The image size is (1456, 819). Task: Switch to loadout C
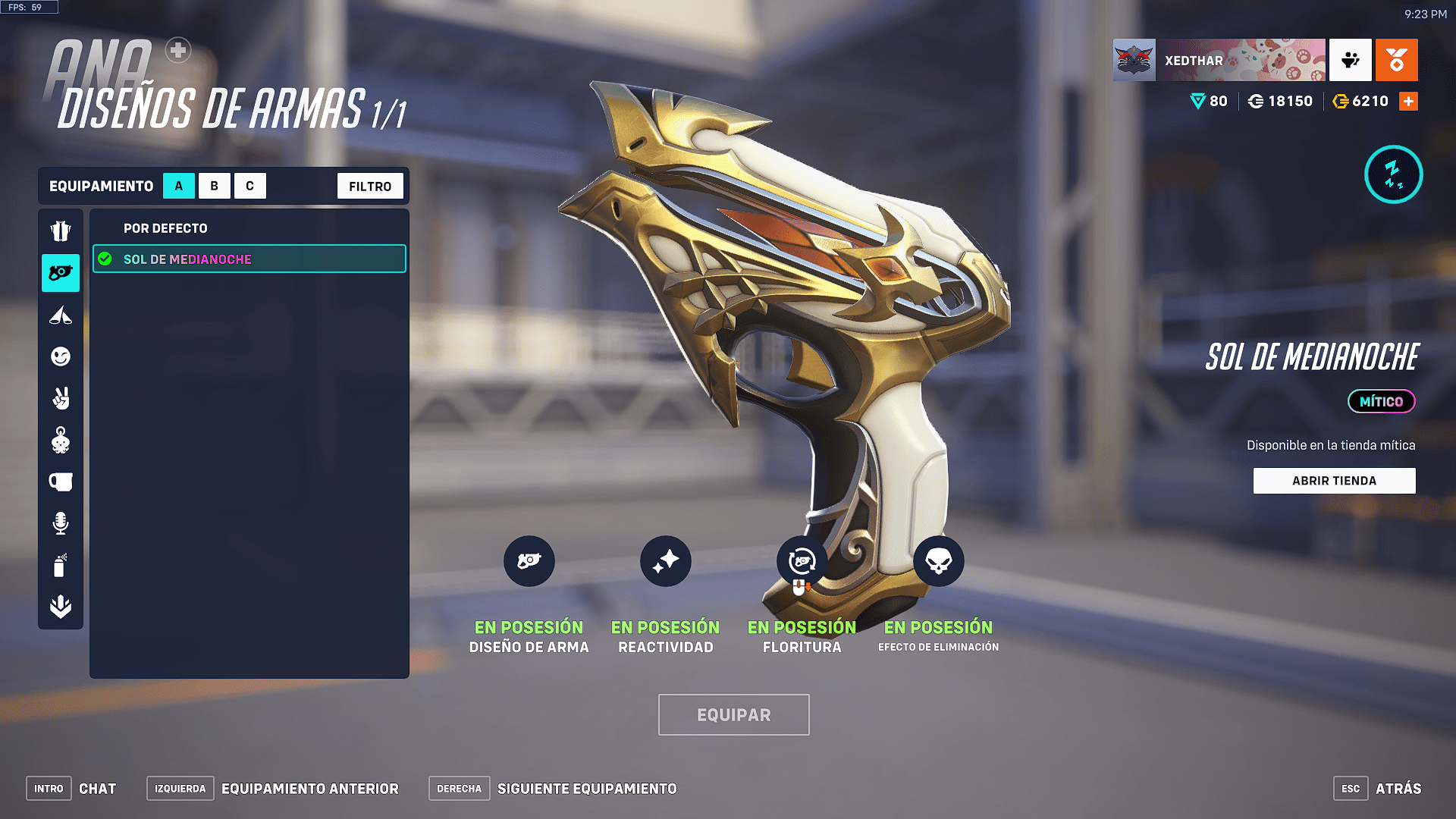[x=249, y=186]
